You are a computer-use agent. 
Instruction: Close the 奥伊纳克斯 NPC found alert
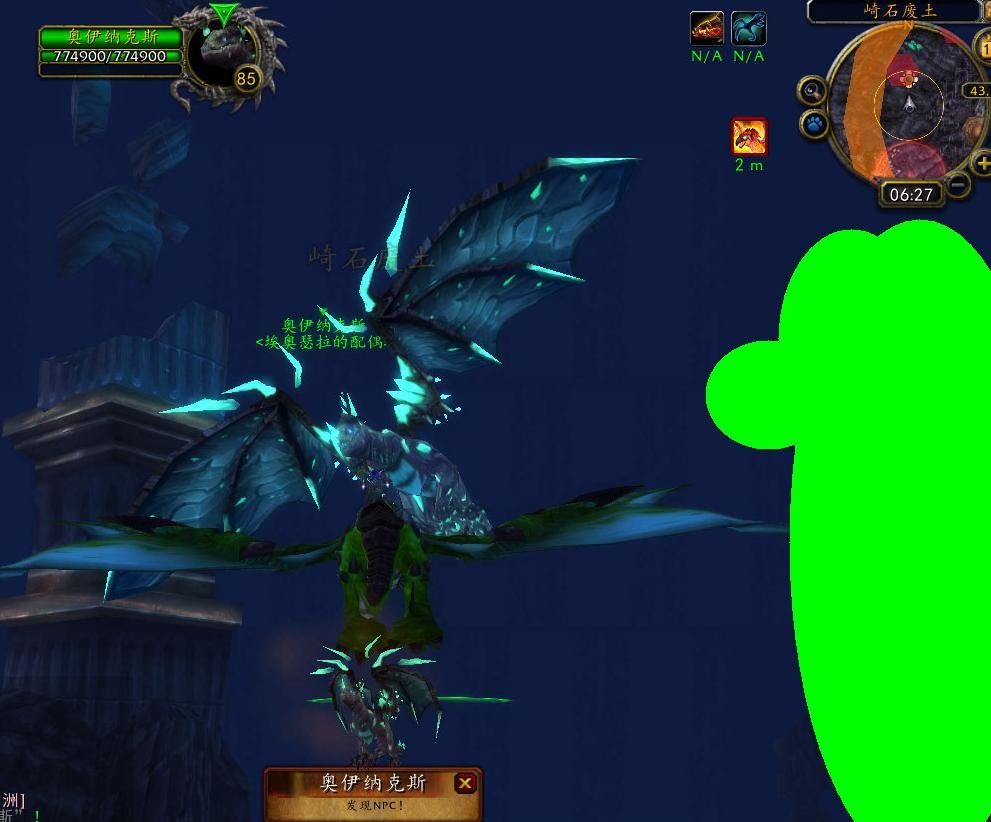coord(465,783)
